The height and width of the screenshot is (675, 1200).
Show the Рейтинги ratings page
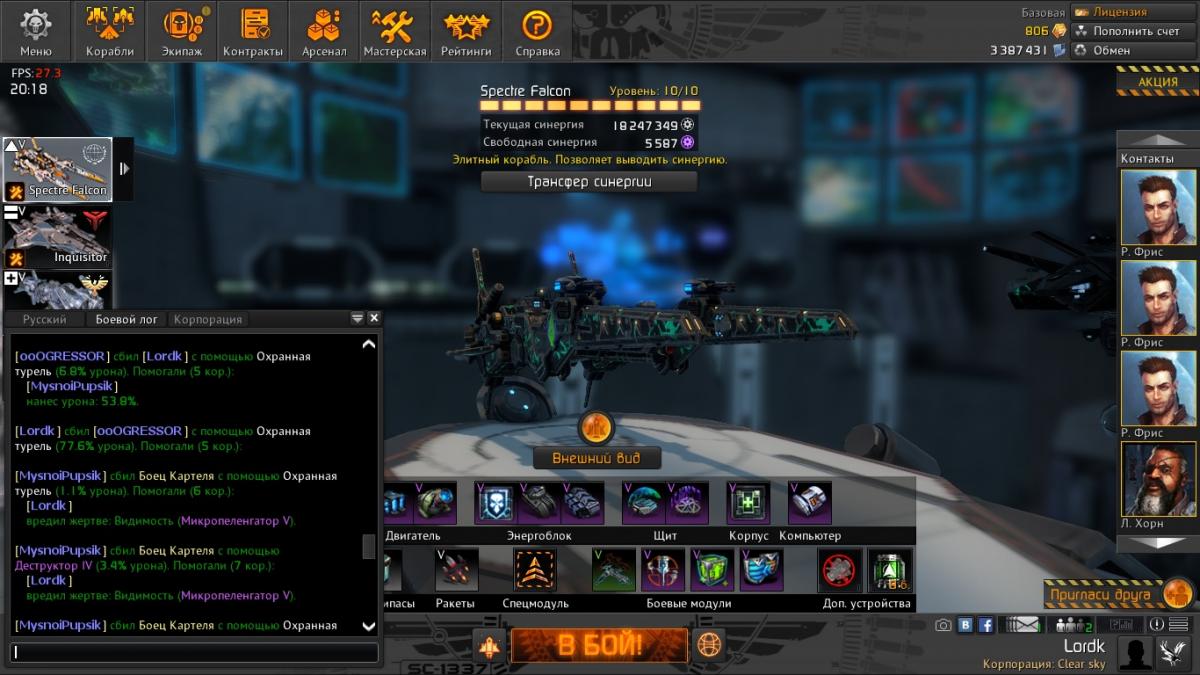466,30
